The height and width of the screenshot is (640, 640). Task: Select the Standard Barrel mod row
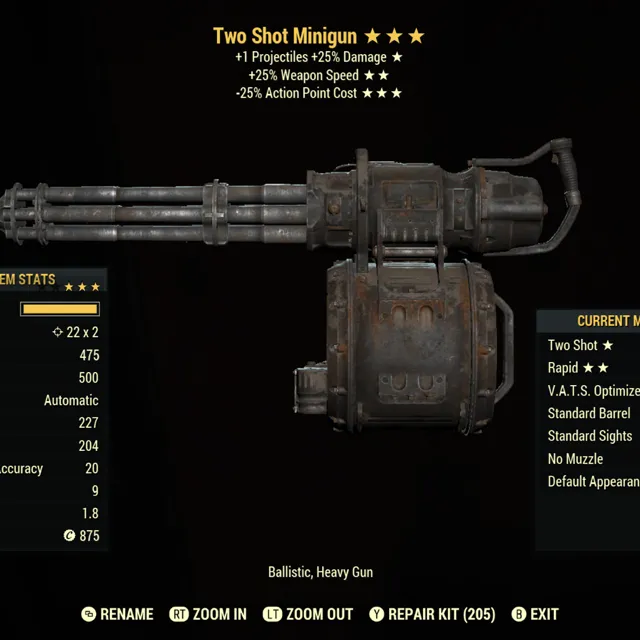click(589, 413)
